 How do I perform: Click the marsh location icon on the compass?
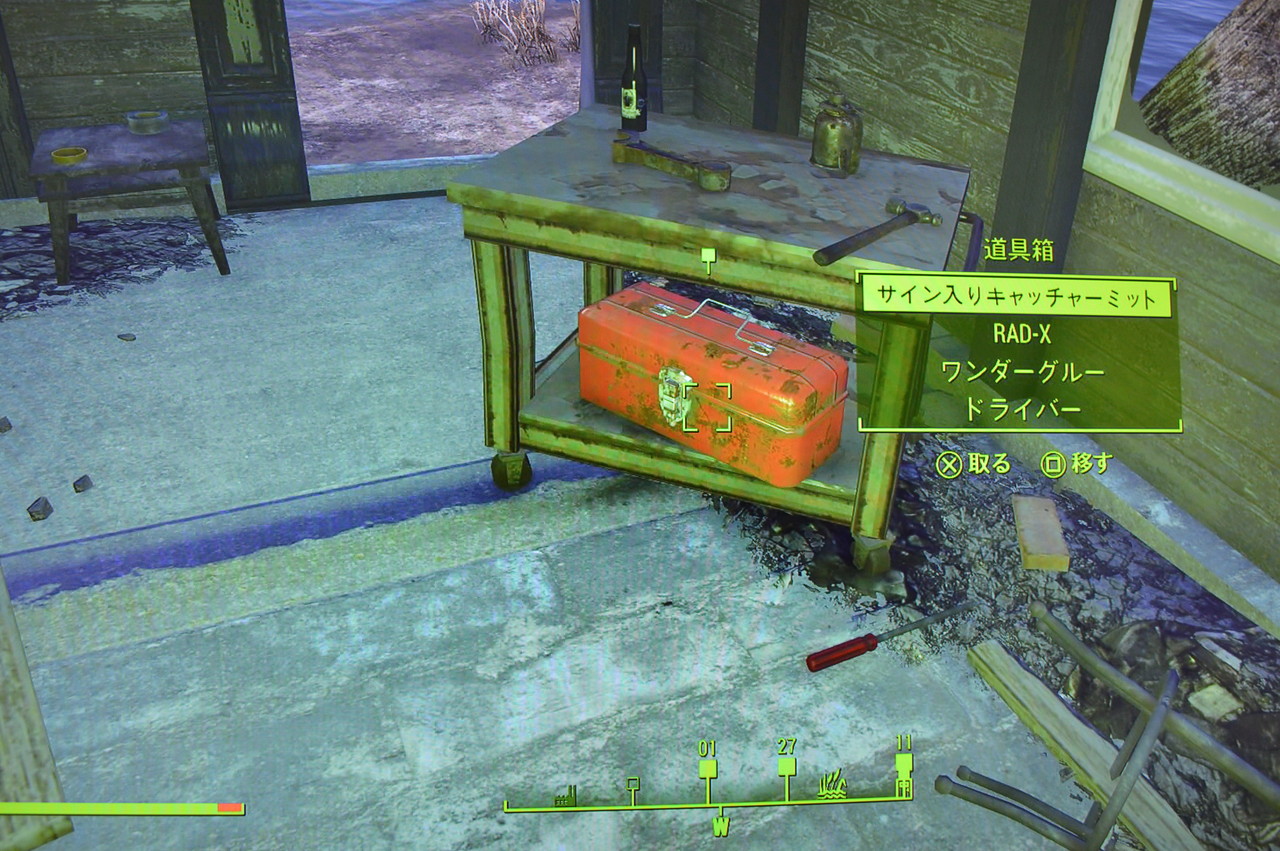coord(832,786)
